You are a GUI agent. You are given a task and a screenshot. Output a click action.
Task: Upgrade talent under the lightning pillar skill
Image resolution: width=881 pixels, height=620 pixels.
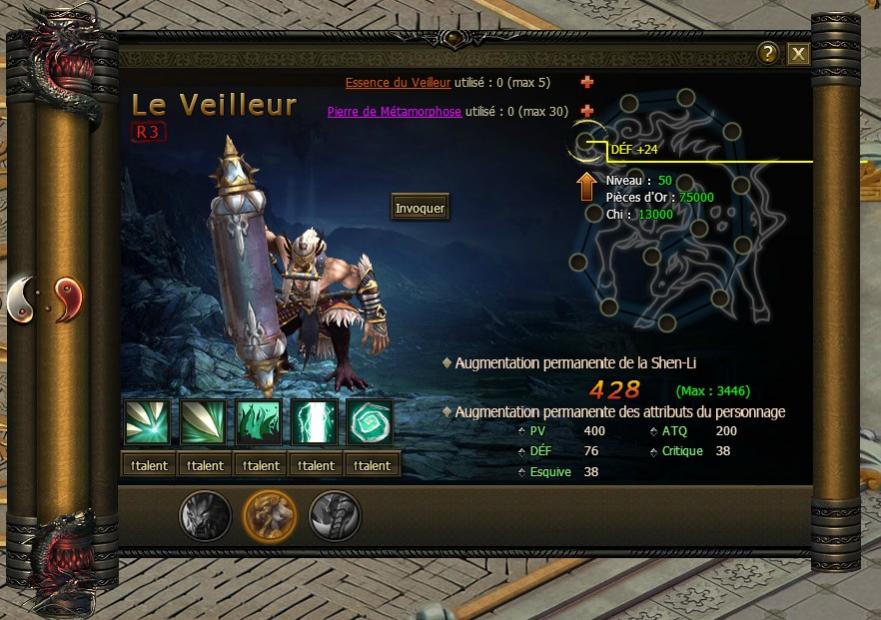pos(317,465)
